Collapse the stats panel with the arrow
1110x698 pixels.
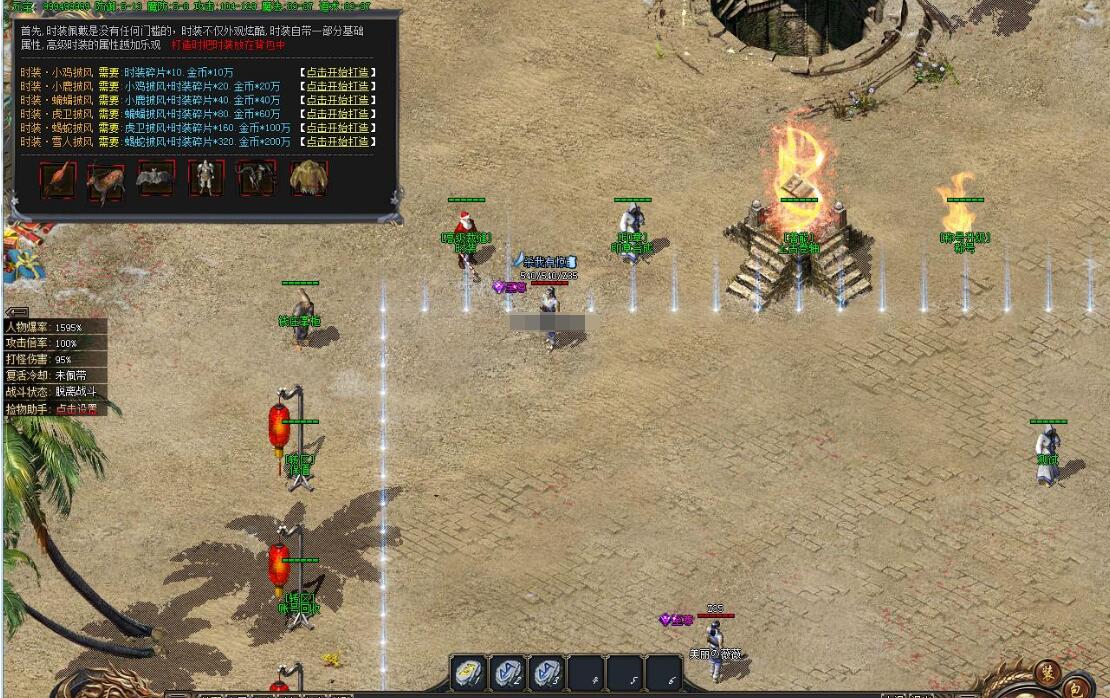(16, 312)
